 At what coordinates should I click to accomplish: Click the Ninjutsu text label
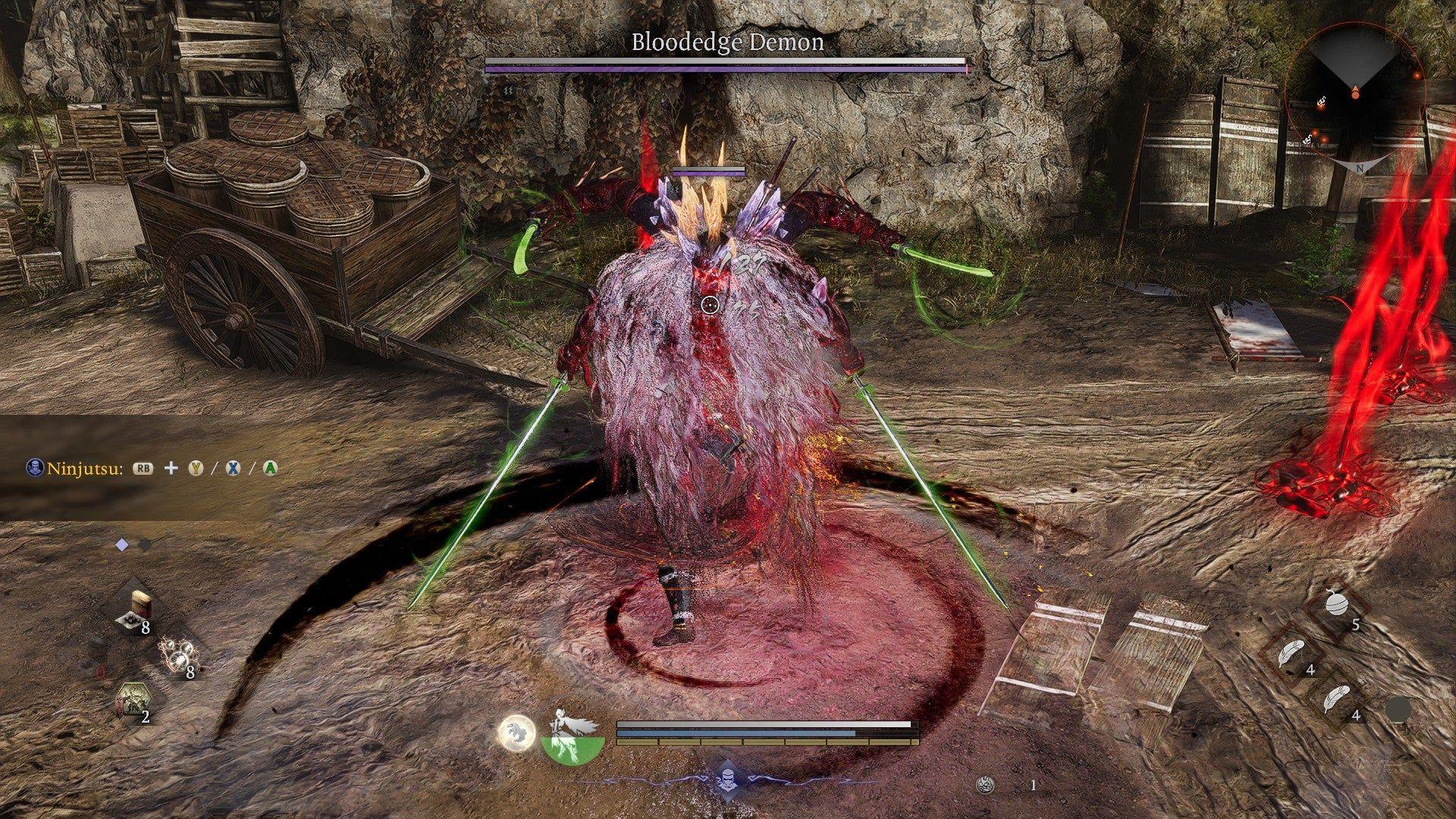[83, 469]
